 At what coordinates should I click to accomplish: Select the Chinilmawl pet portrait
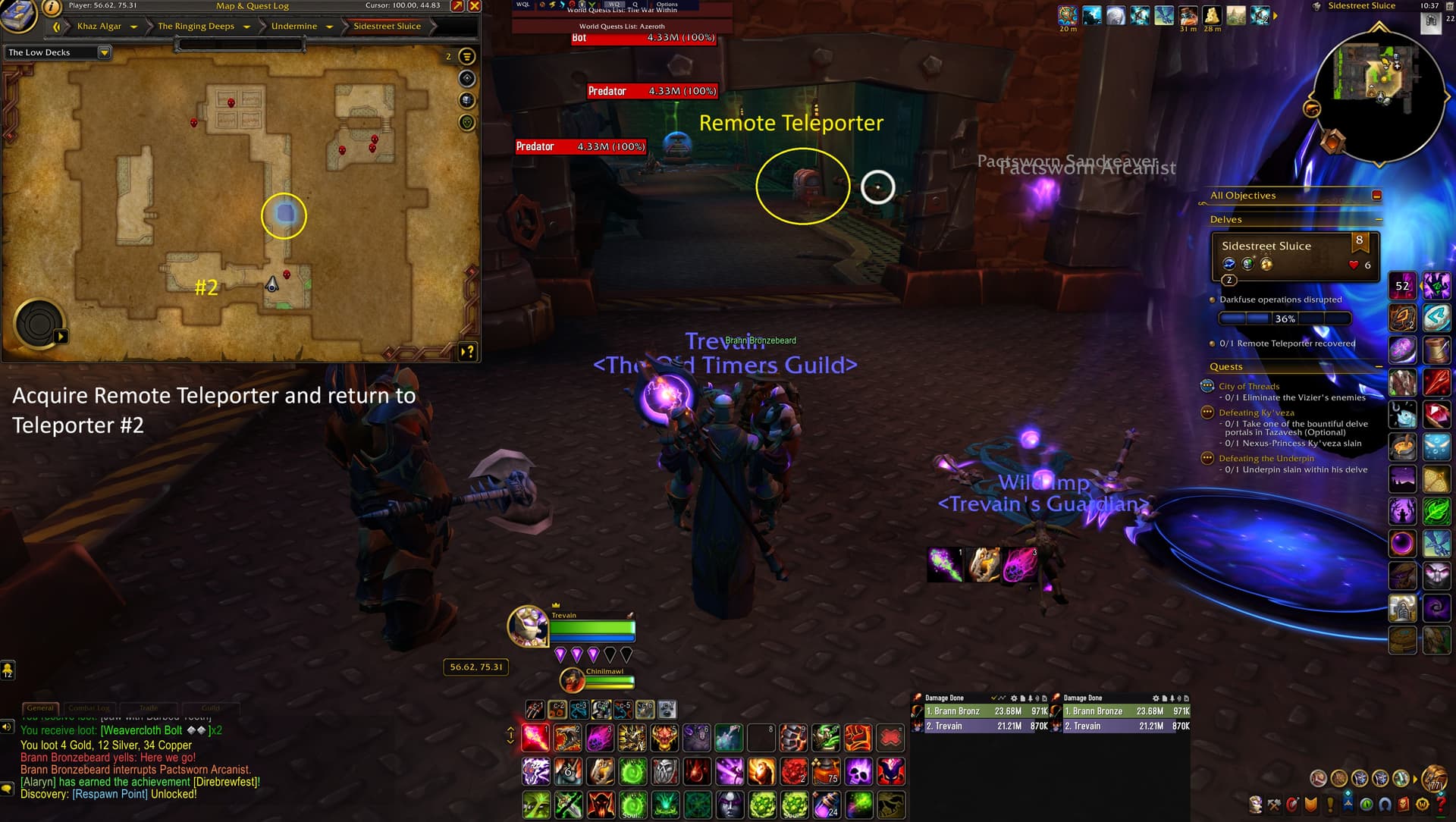[x=572, y=680]
